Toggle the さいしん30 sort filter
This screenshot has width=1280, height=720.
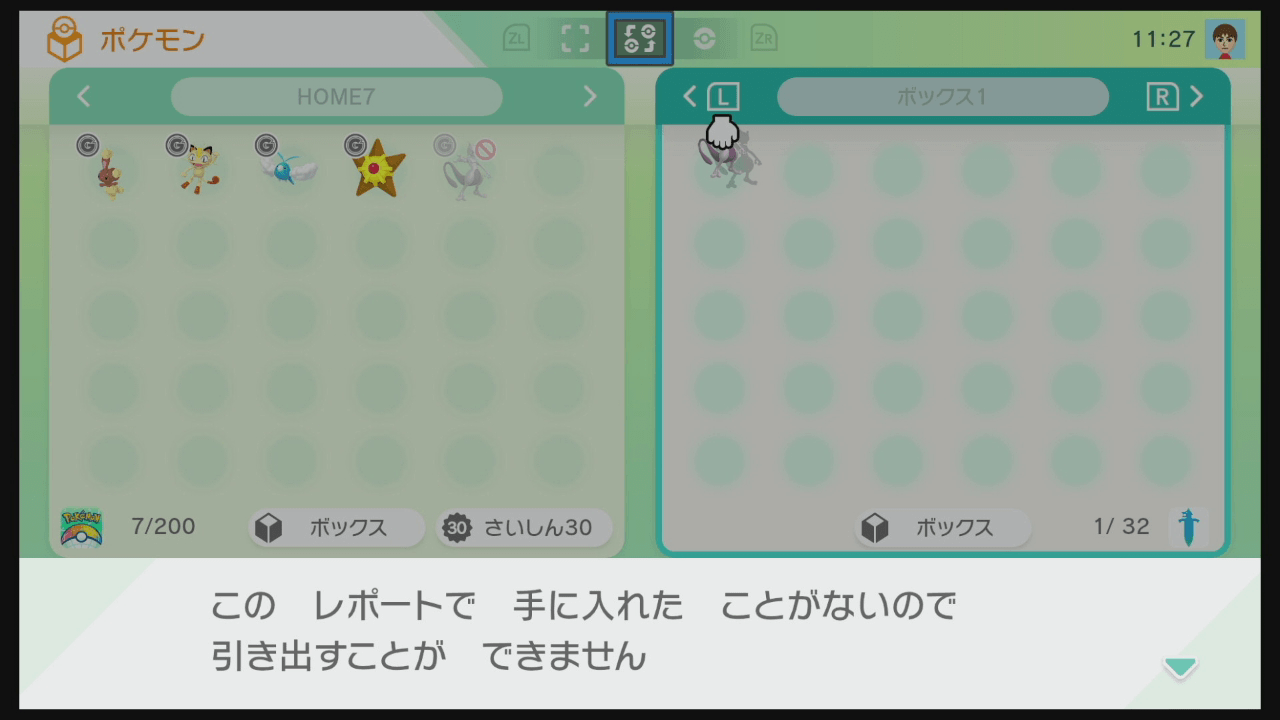click(x=522, y=527)
